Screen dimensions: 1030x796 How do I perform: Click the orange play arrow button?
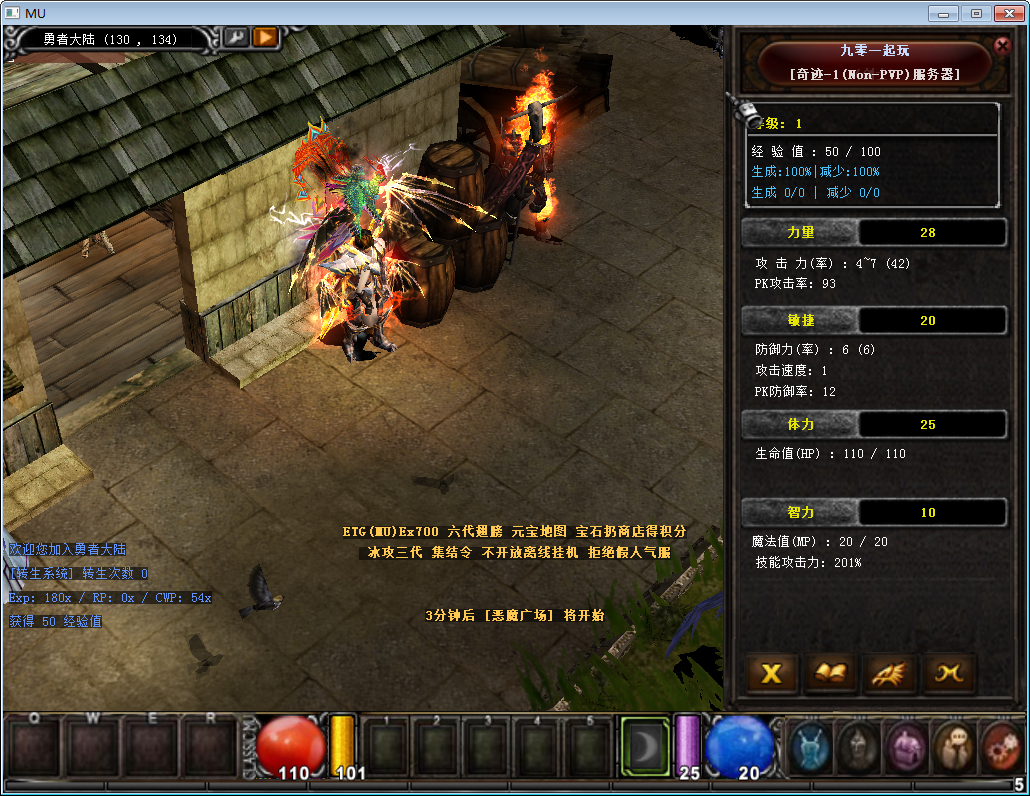click(264, 37)
